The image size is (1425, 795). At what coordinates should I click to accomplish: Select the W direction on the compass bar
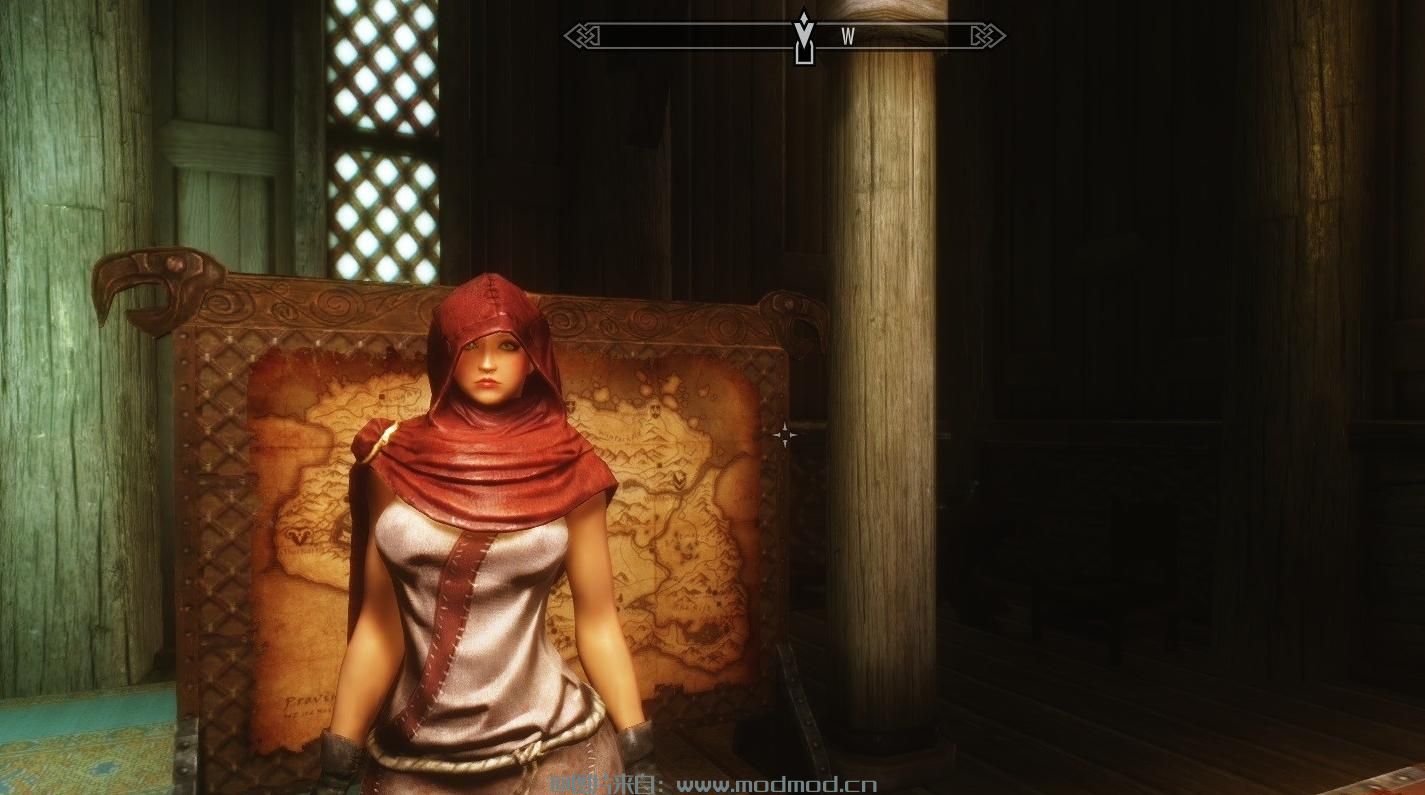(848, 37)
